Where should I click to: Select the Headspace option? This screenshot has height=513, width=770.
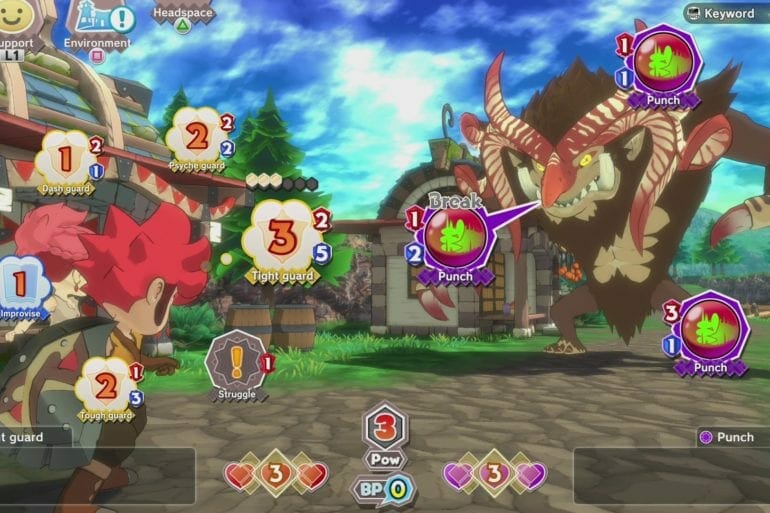click(x=182, y=18)
